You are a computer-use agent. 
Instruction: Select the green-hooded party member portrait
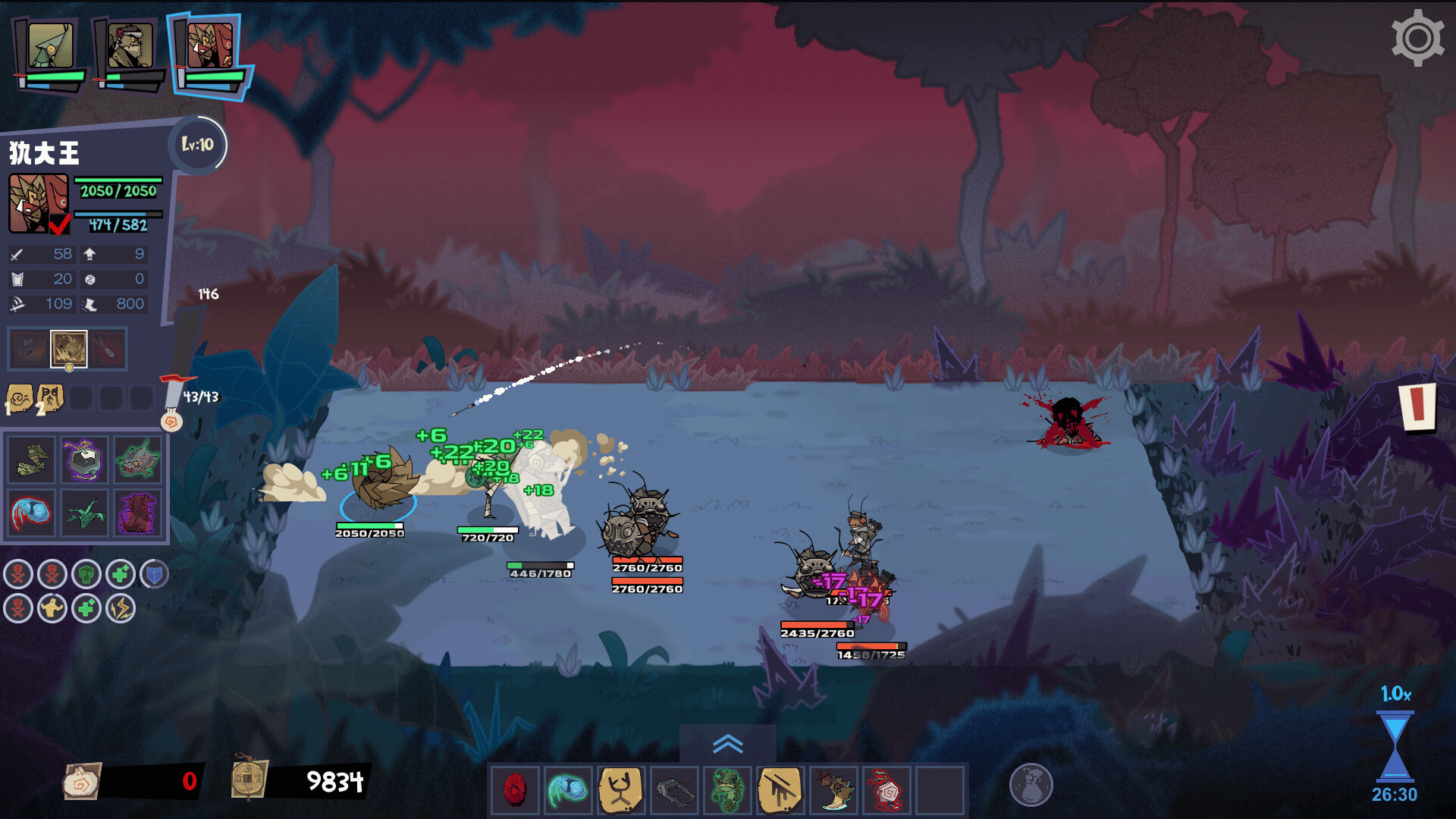point(51,47)
